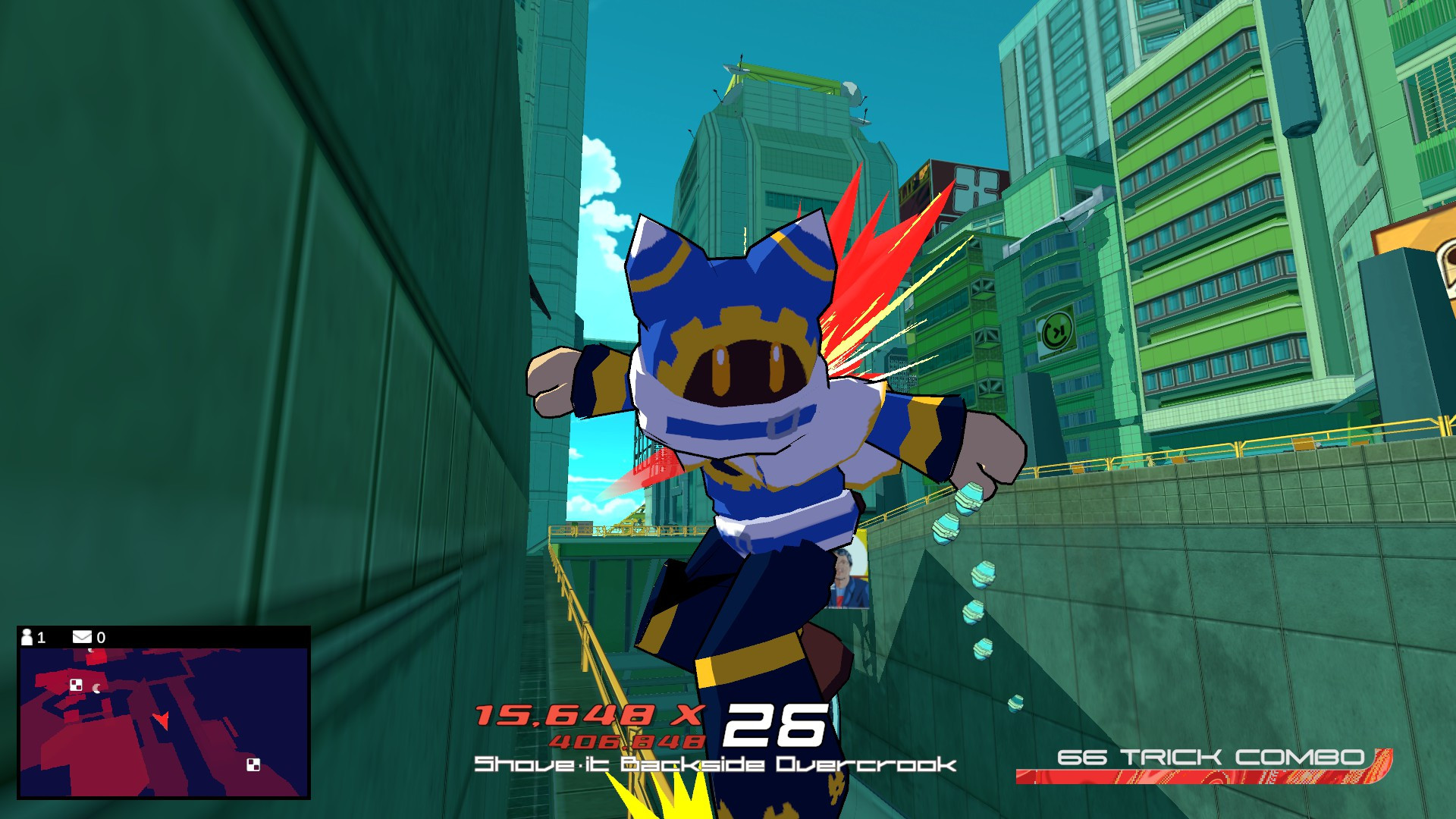Select the graffiti spot marker lower-right on minimap
This screenshot has height=819, width=1456.
254,766
